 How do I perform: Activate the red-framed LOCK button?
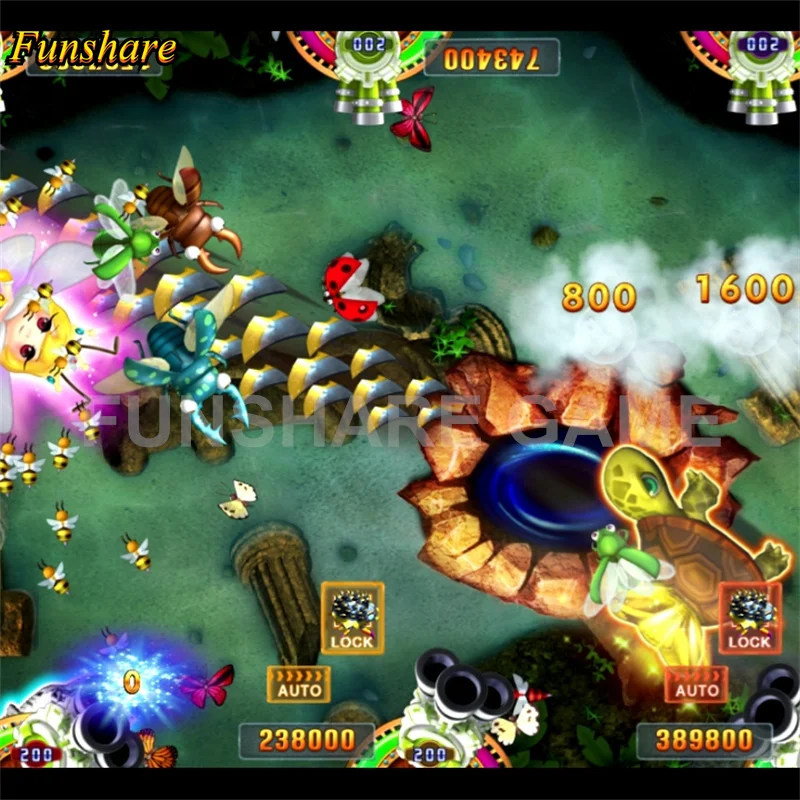[x=749, y=618]
